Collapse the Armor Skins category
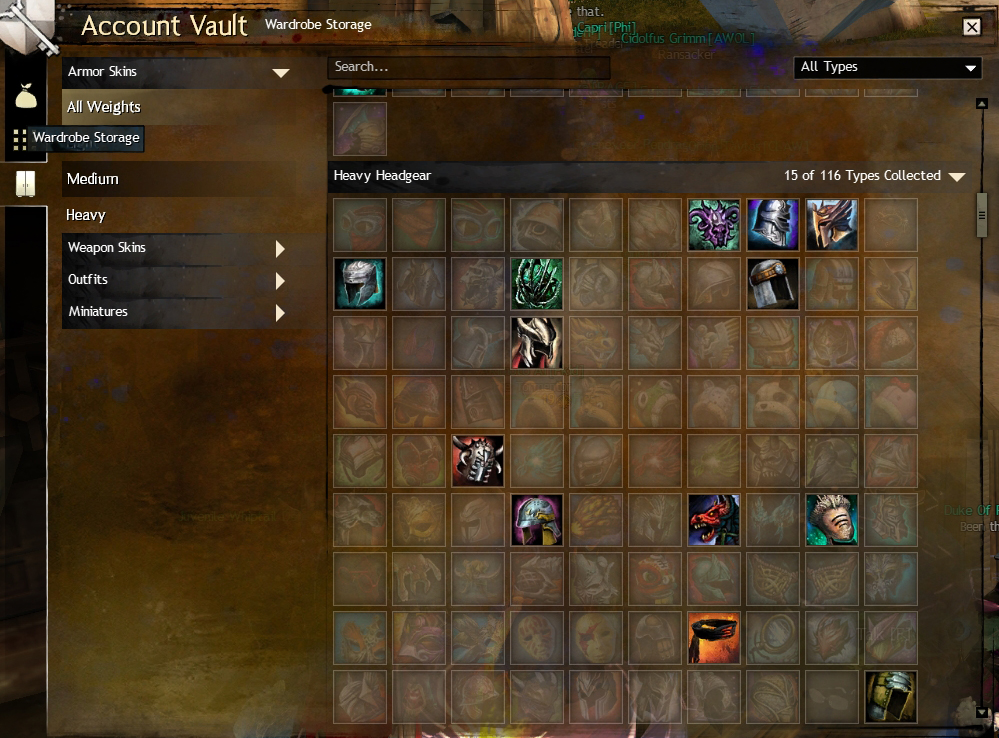The height and width of the screenshot is (738, 999). (280, 72)
